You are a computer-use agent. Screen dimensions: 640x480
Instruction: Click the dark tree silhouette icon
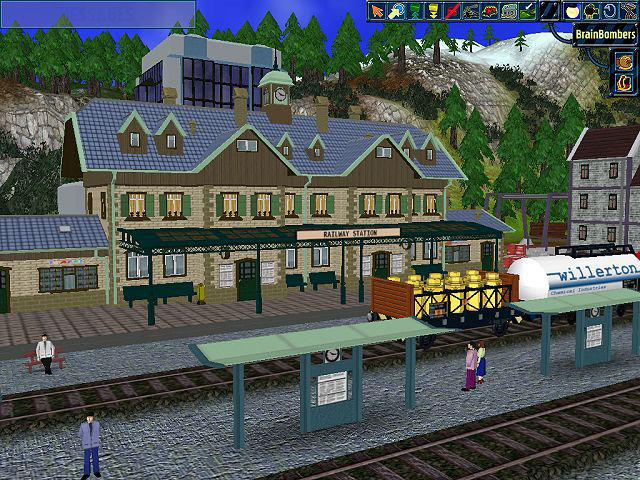(x=591, y=10)
